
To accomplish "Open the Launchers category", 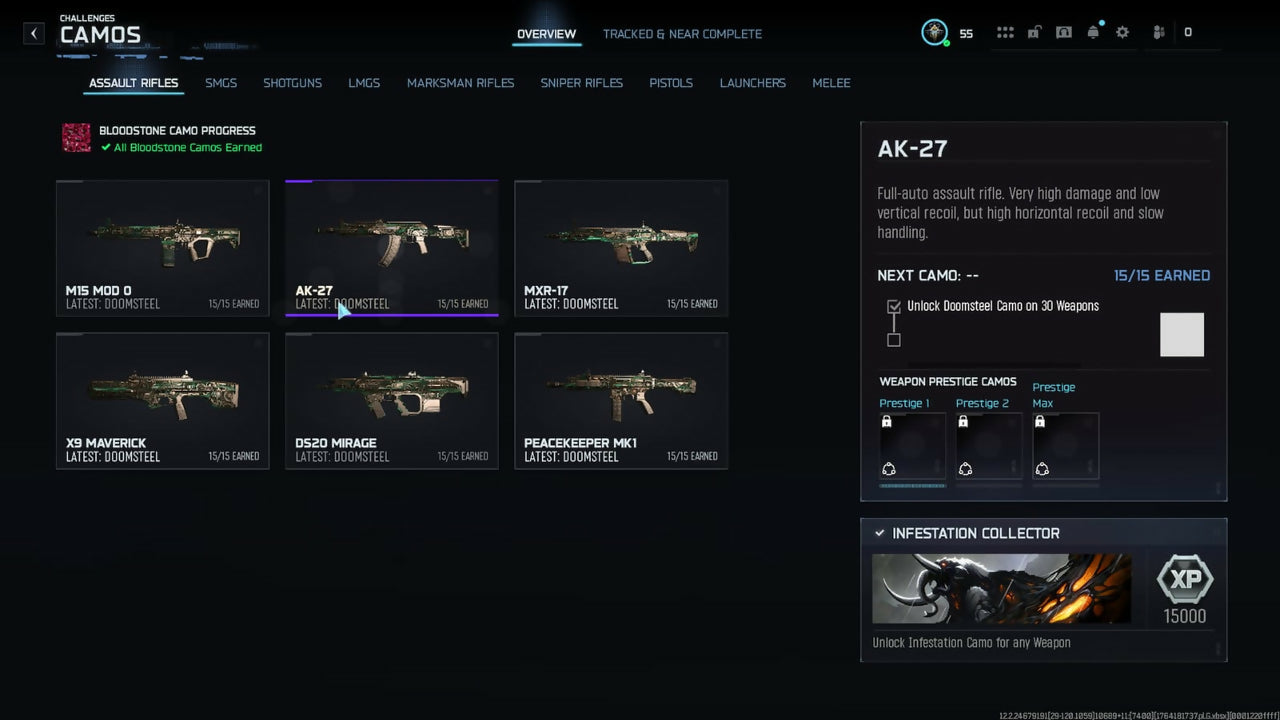I will point(752,83).
